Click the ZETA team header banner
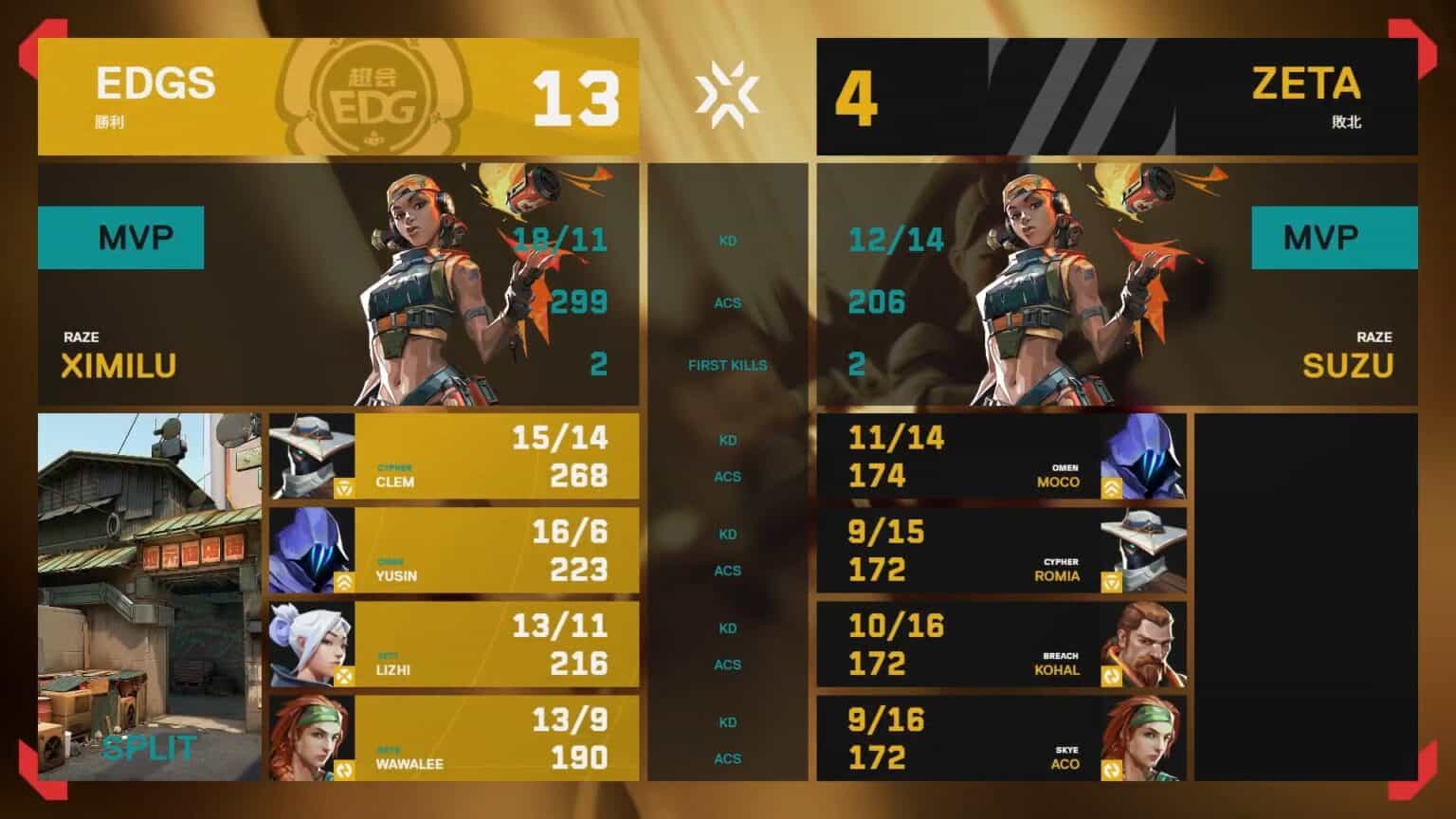 (1117, 97)
